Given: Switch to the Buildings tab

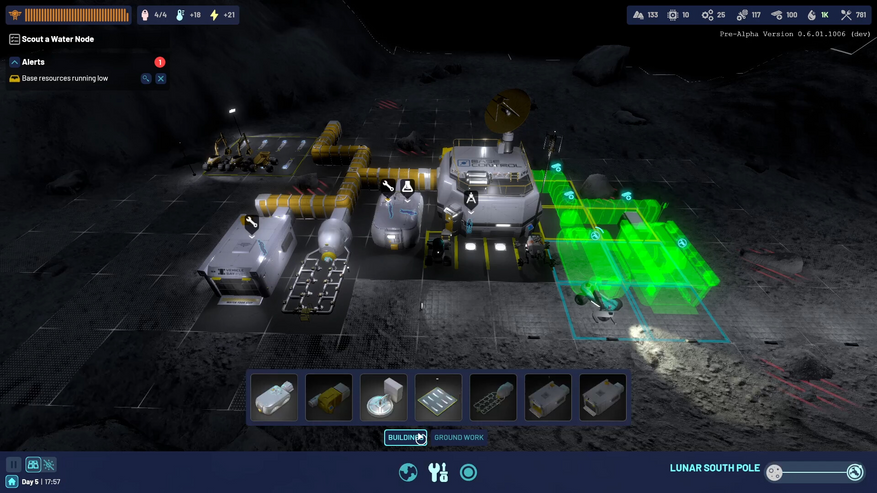Looking at the screenshot, I should pos(405,437).
